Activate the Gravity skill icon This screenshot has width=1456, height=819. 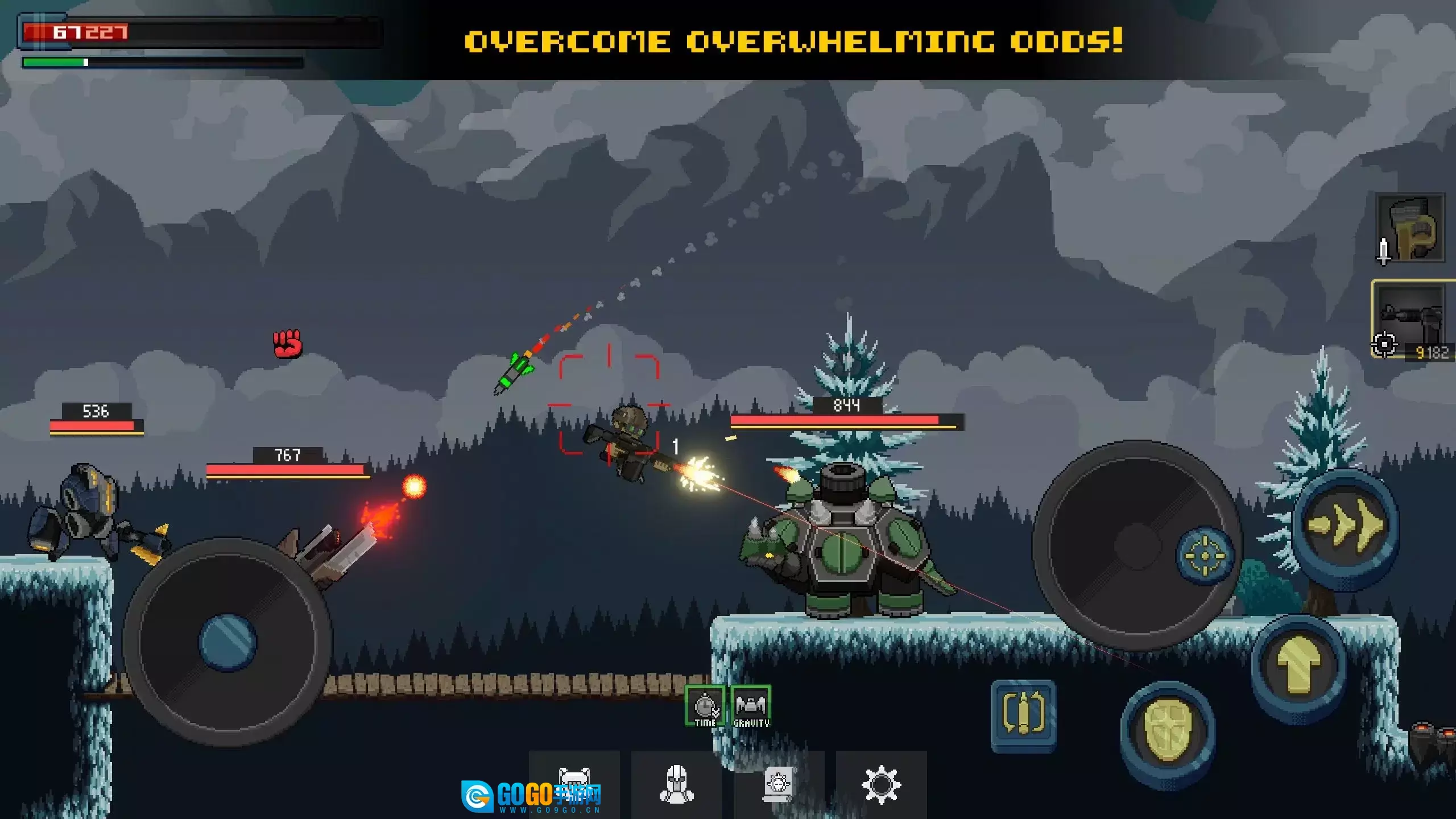pyautogui.click(x=751, y=706)
